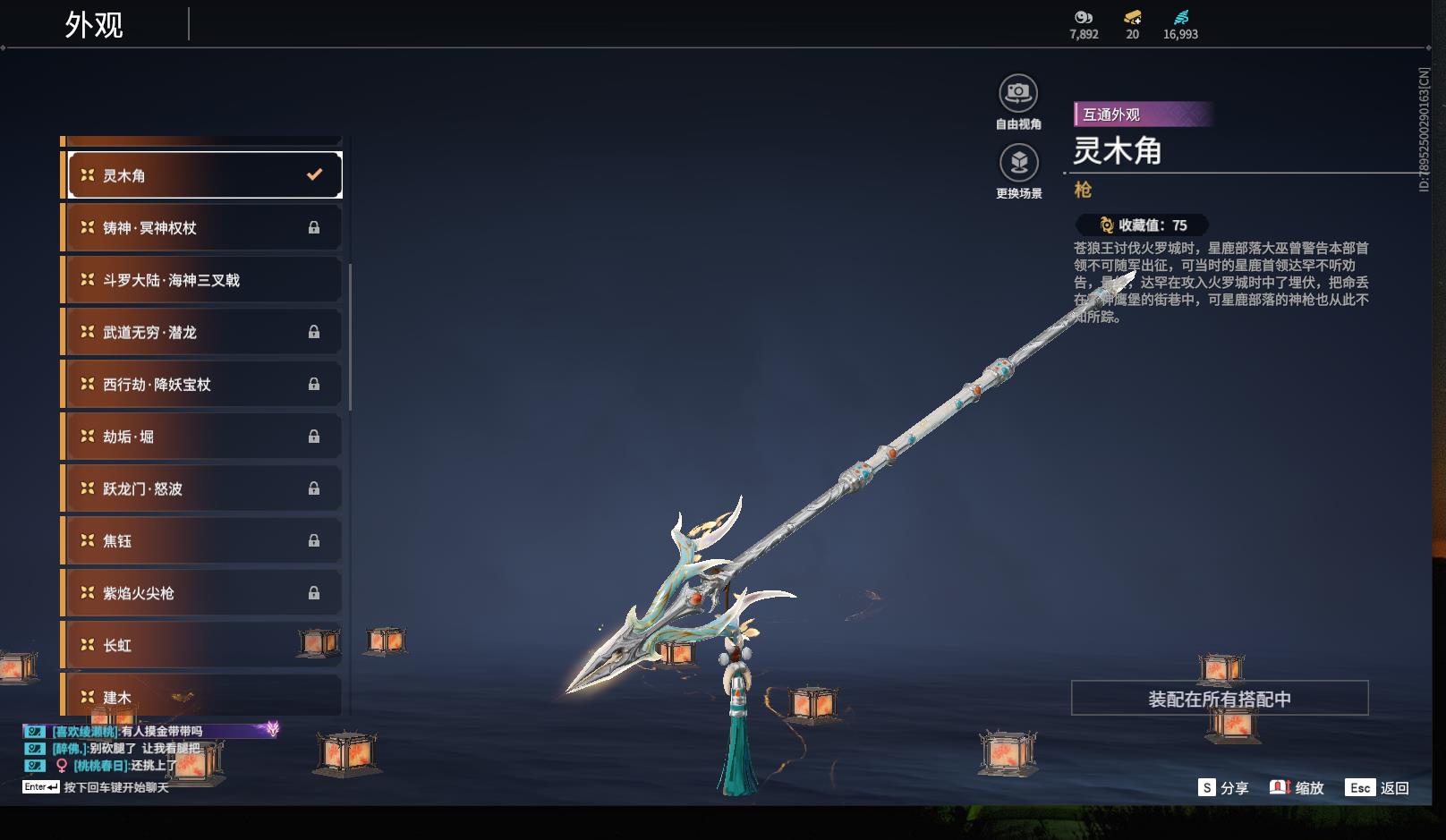
Task: Select the 灵木角 weapon skin
Action: pyautogui.click(x=205, y=175)
